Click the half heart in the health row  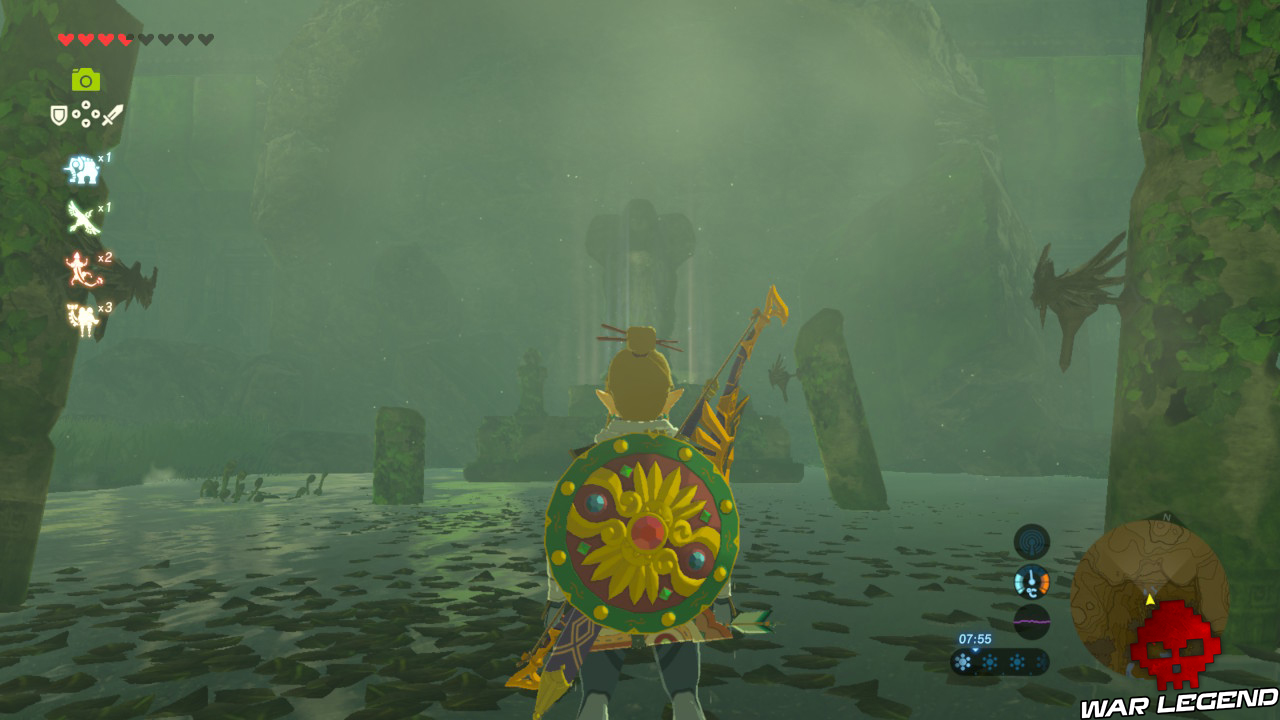coord(123,40)
